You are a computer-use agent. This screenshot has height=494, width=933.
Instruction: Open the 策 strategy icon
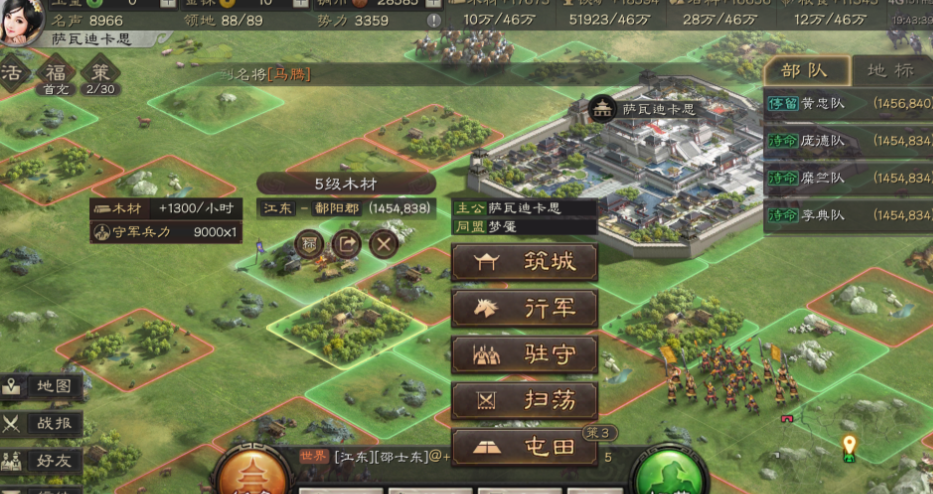pos(99,75)
